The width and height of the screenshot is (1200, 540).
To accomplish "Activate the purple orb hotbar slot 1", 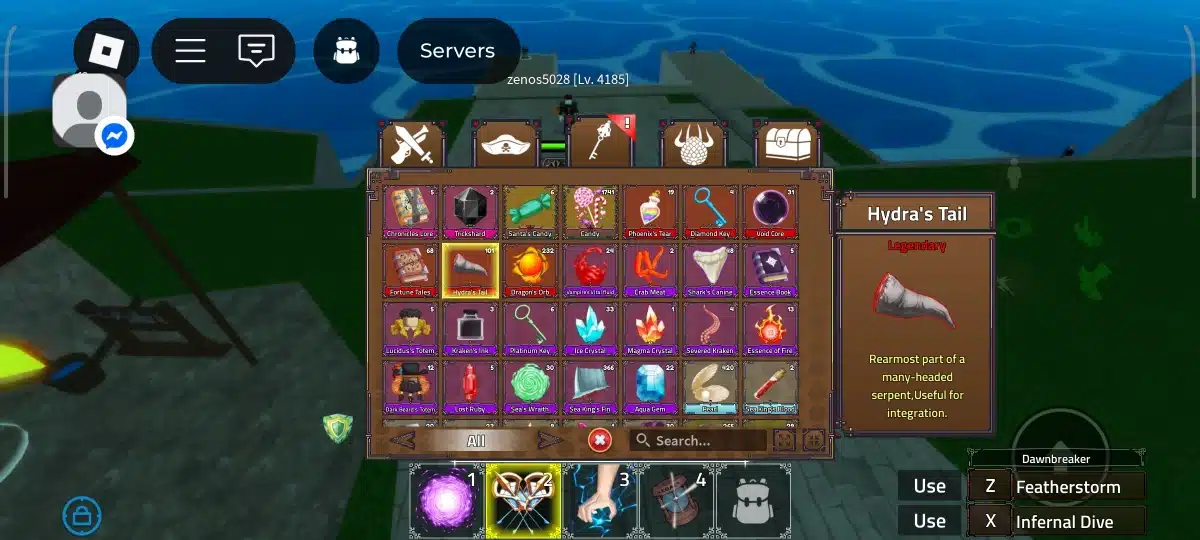I will [x=447, y=498].
